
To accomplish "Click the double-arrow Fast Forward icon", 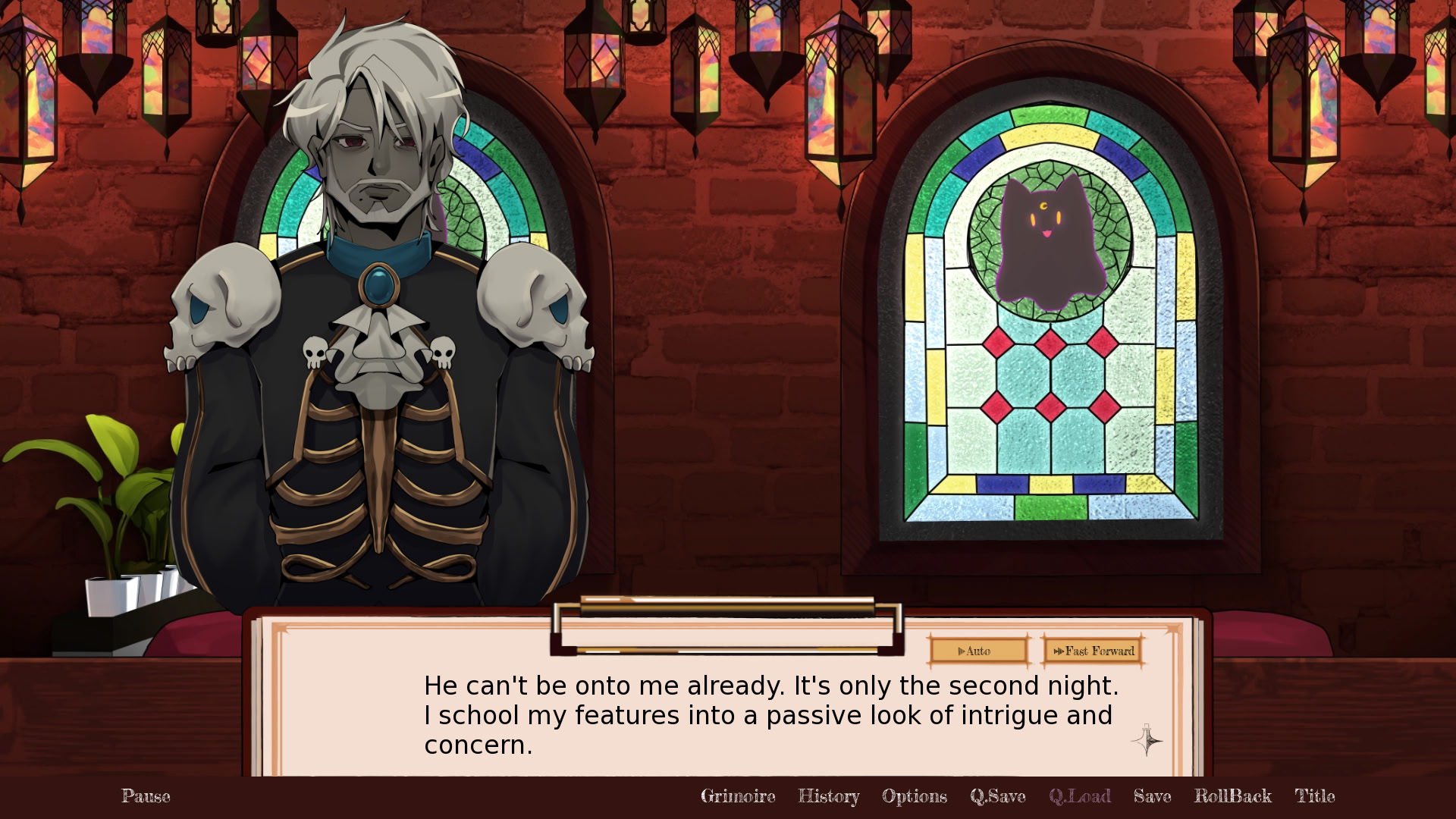I will [x=1059, y=651].
